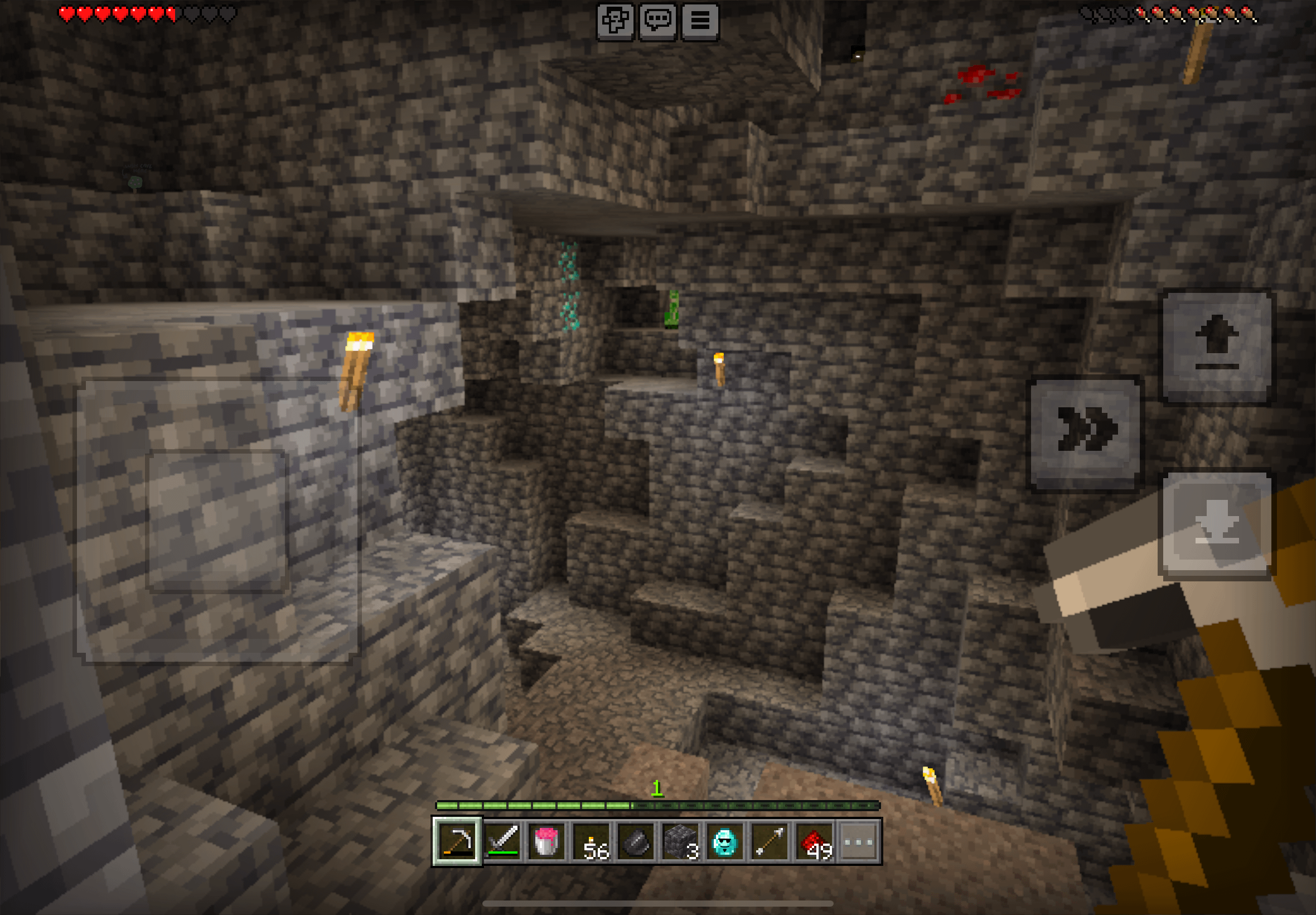
Task: Tap the movement joystick pad
Action: (217, 521)
